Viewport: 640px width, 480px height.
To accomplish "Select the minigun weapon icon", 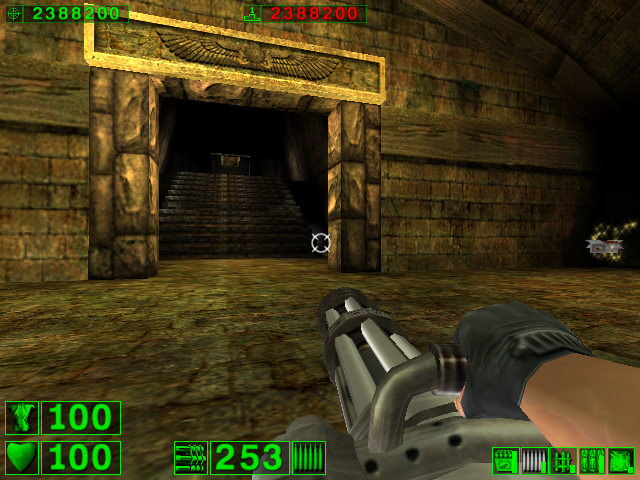I will (190, 458).
